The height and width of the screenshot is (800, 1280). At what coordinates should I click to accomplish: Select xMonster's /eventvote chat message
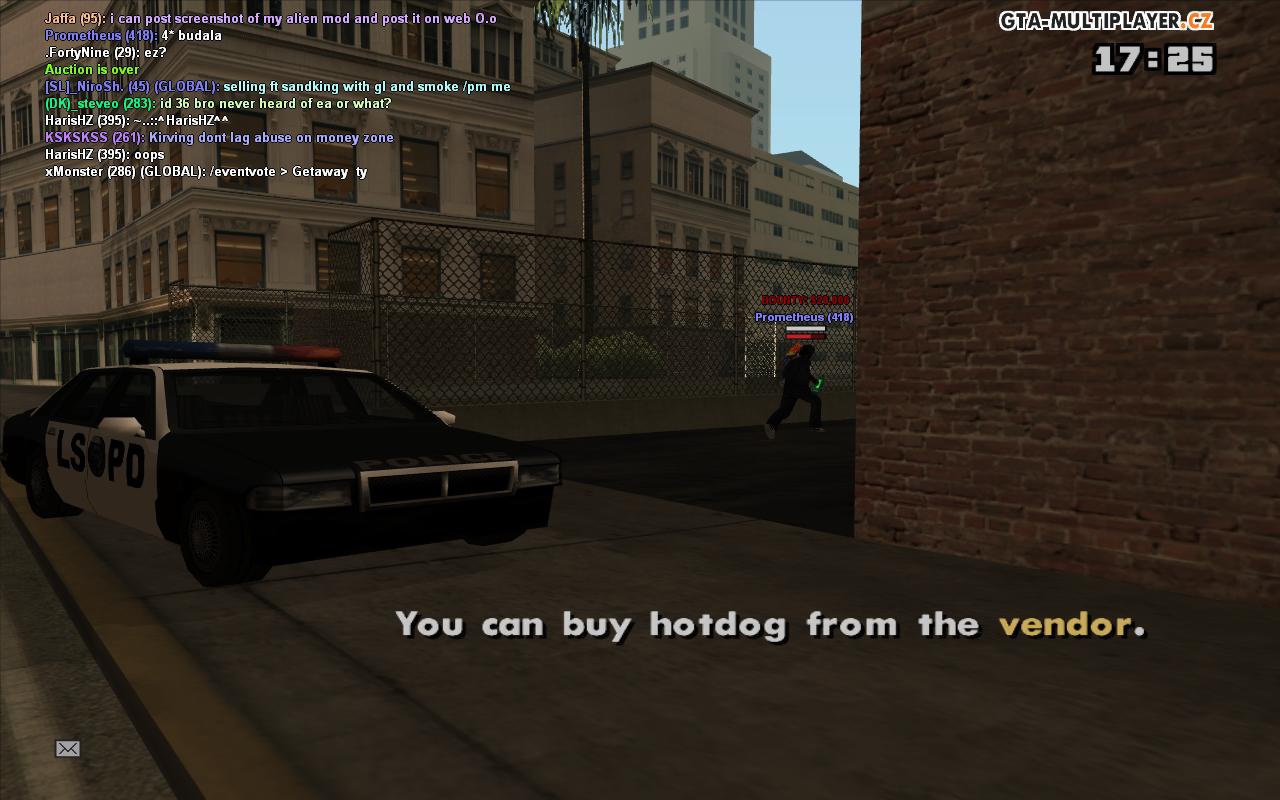tap(206, 172)
